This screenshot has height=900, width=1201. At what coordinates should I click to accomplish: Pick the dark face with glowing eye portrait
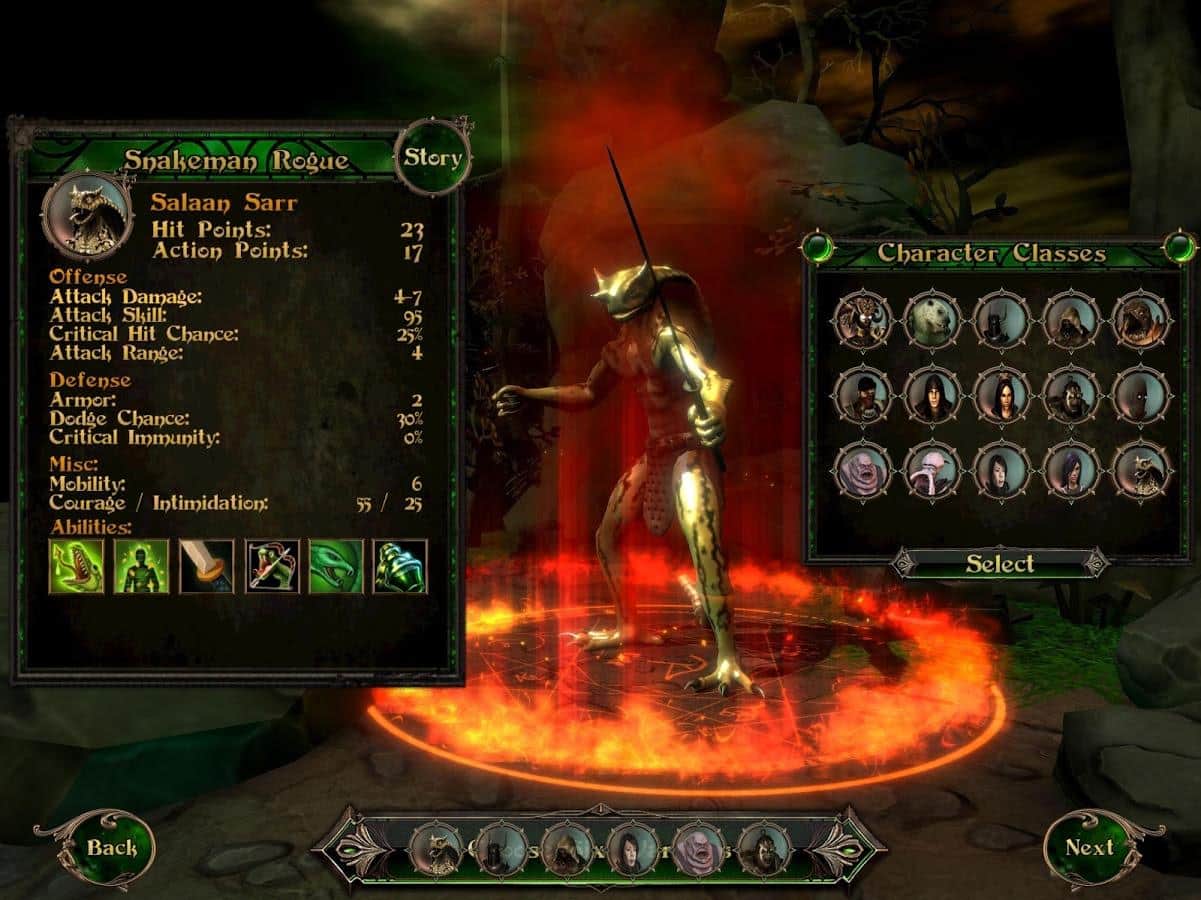[x=1141, y=395]
